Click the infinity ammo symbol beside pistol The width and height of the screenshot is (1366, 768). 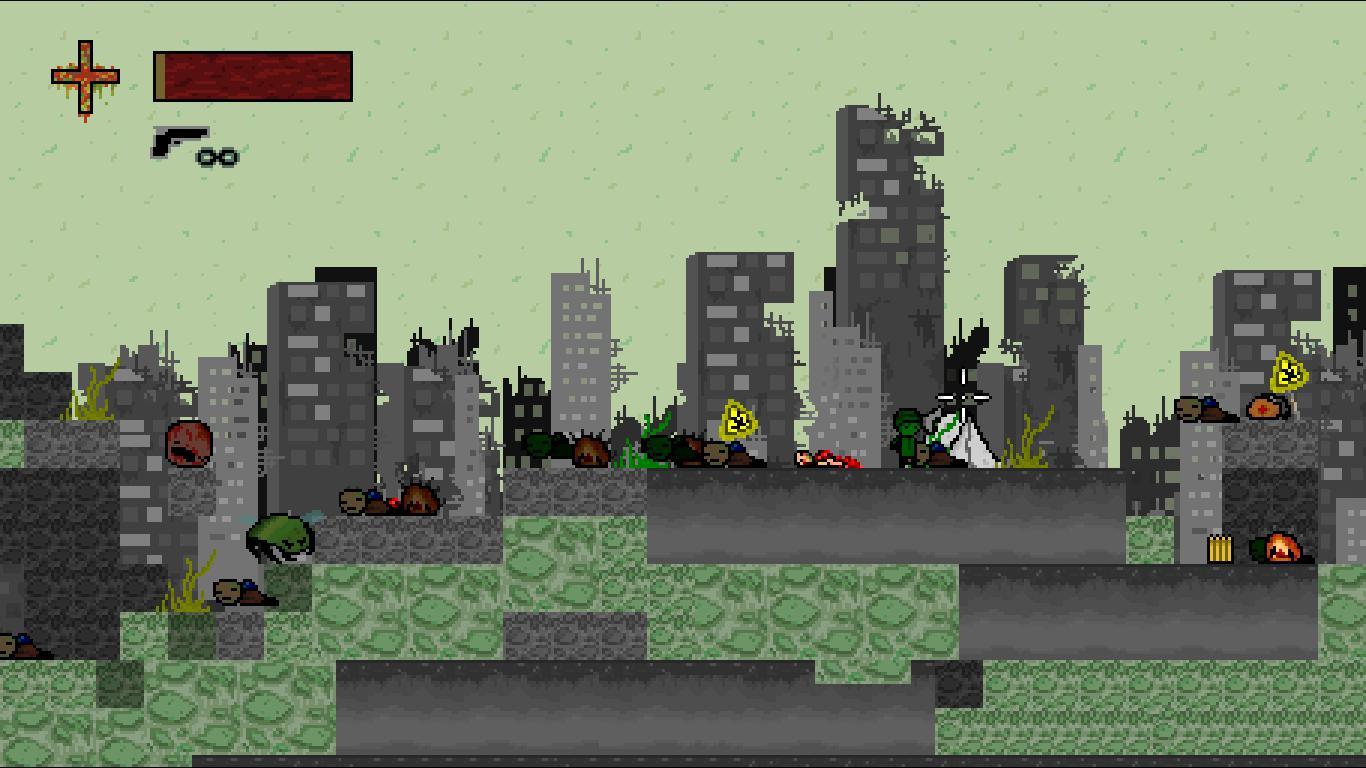219,155
